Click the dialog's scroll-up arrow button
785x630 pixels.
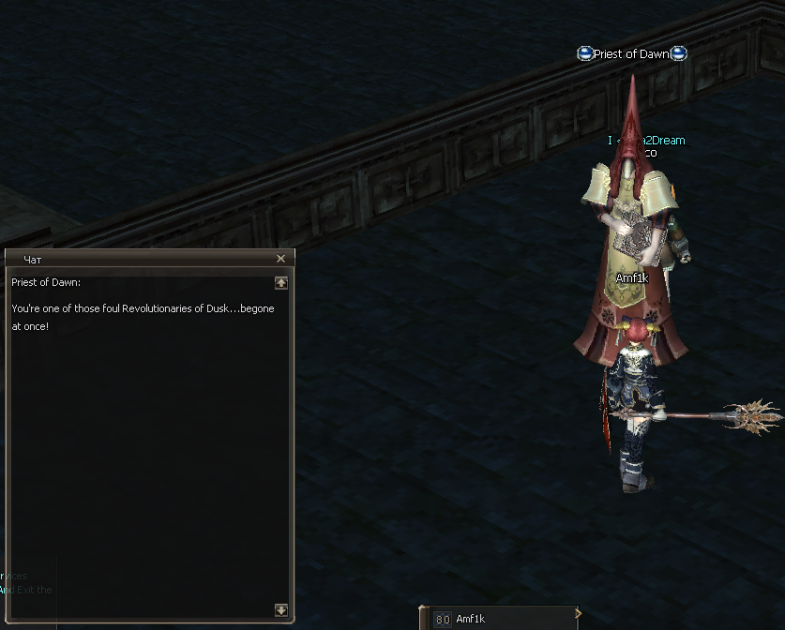[281, 283]
